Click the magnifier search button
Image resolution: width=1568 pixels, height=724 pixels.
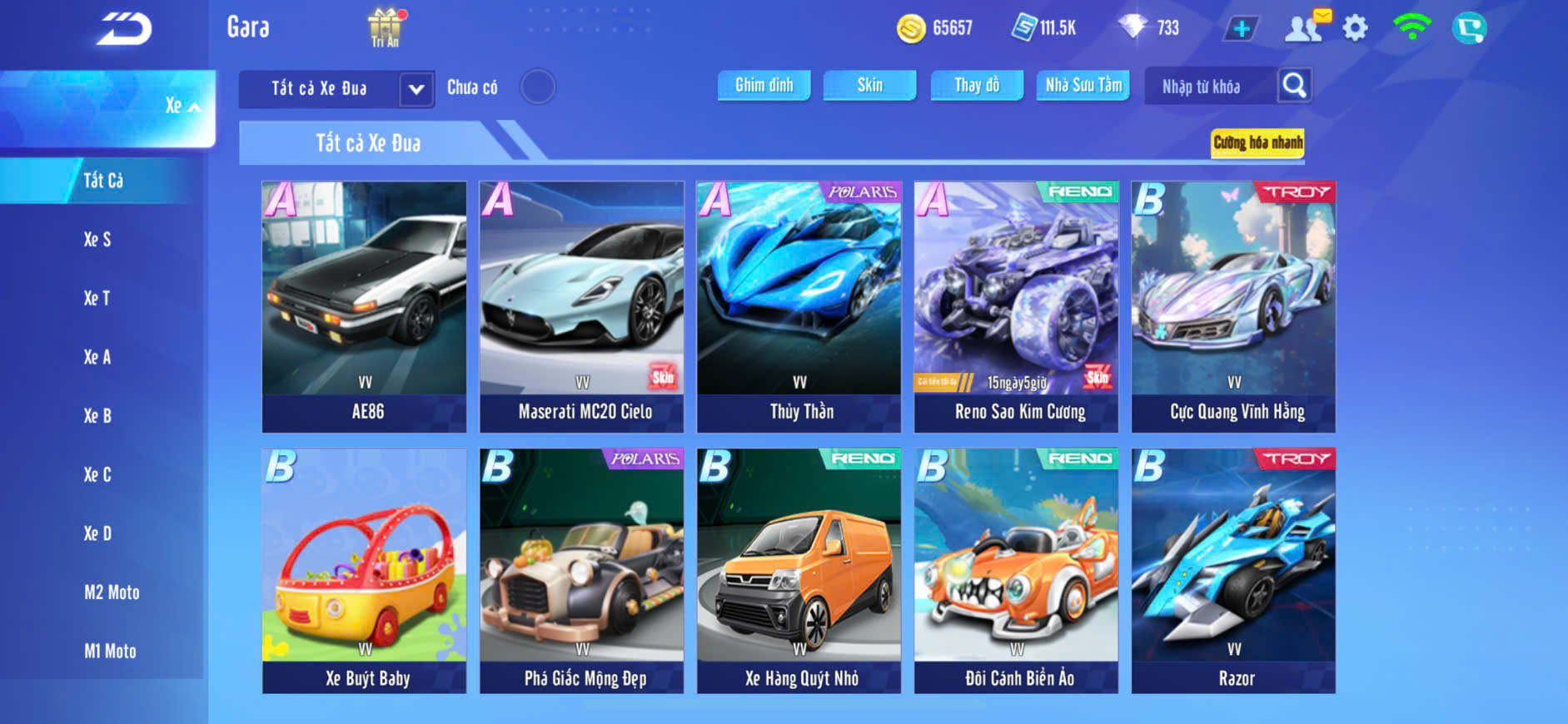(1294, 85)
